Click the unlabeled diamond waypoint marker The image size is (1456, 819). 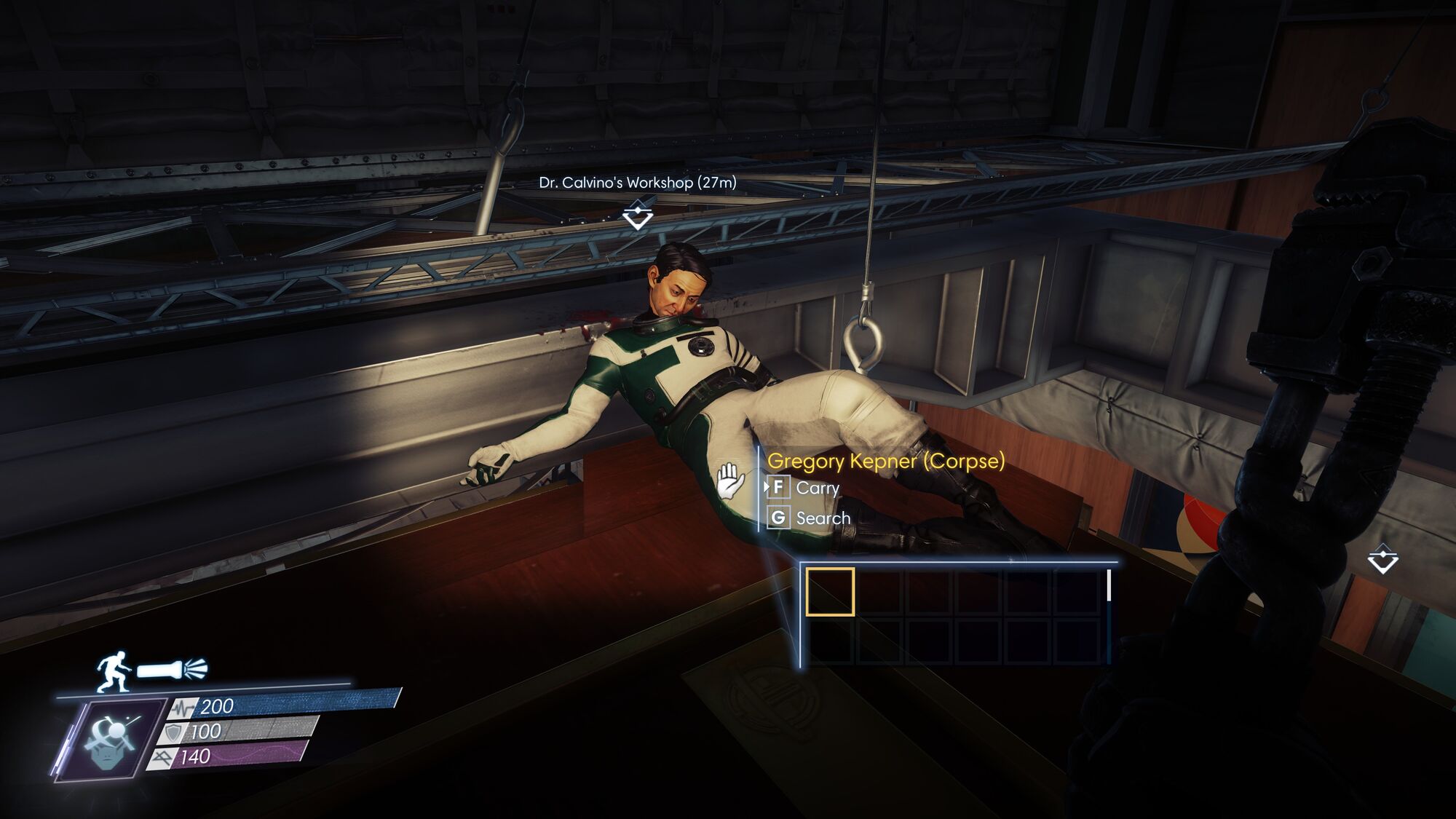1382,559
